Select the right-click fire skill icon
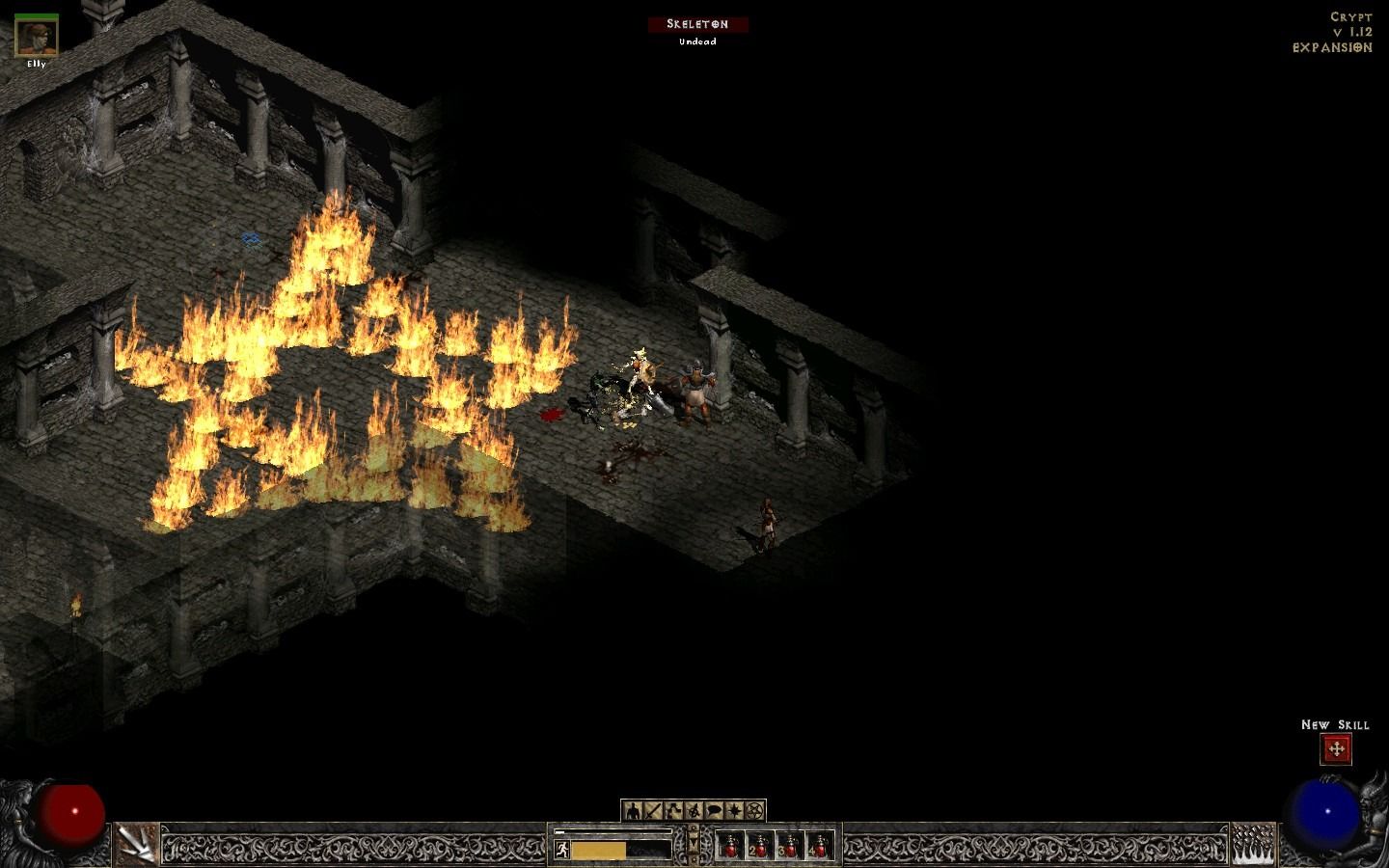 [1252, 844]
